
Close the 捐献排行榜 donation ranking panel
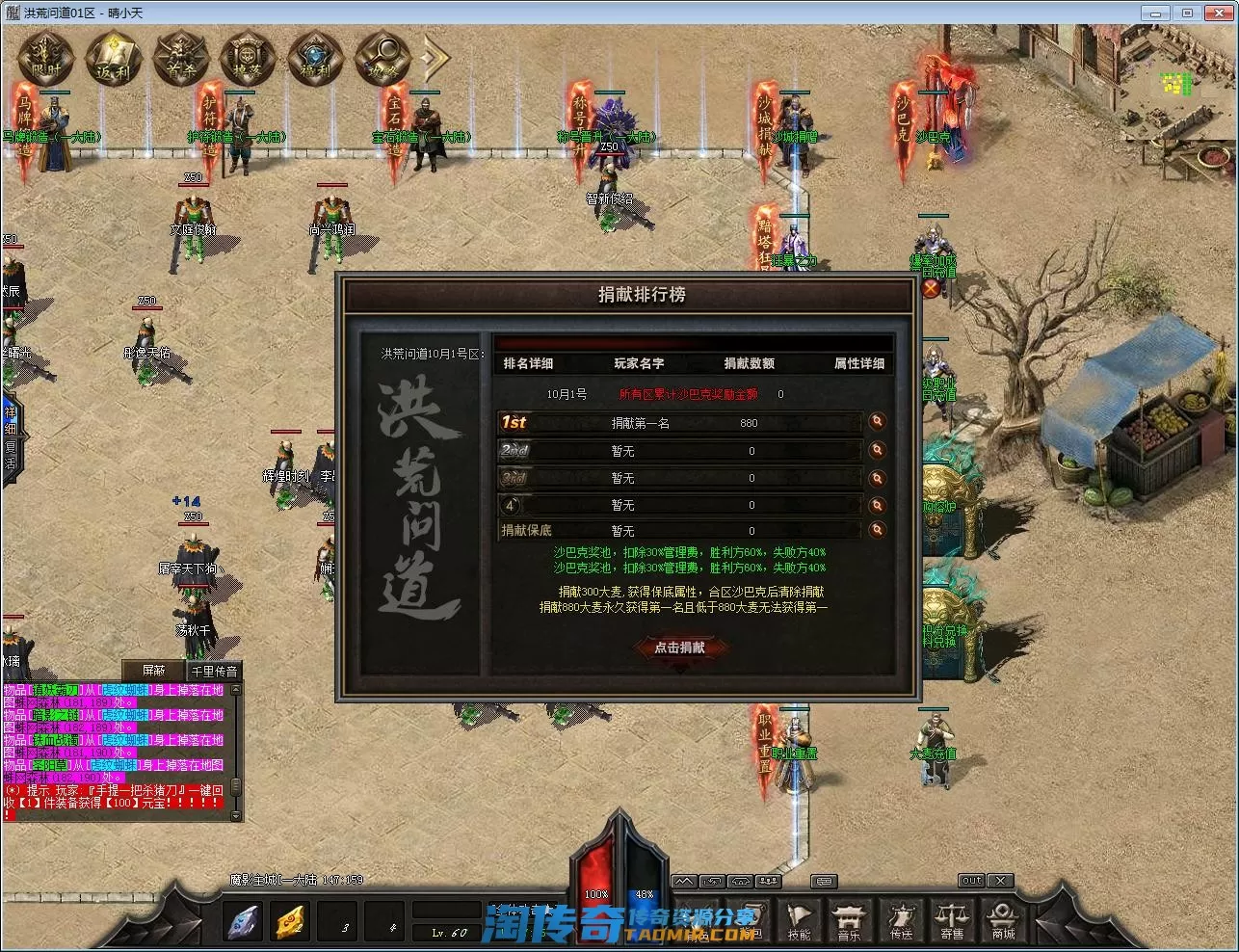tap(930, 287)
